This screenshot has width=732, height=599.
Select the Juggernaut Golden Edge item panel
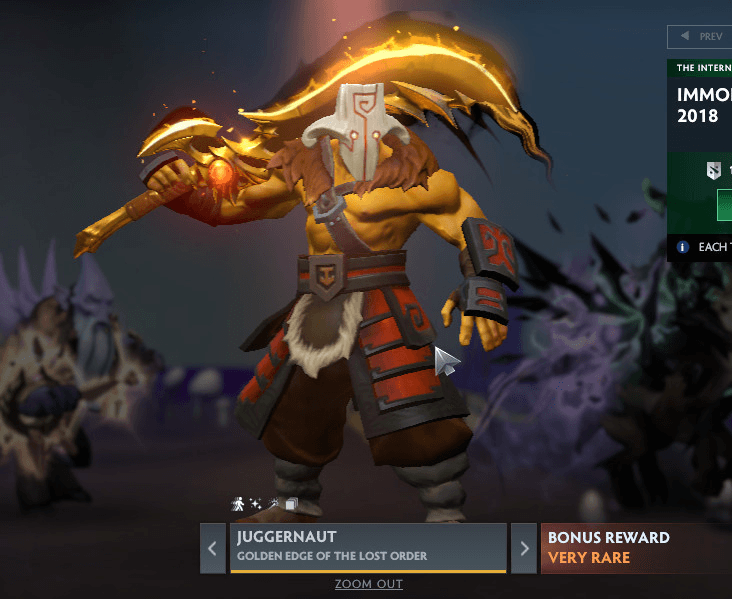point(368,546)
